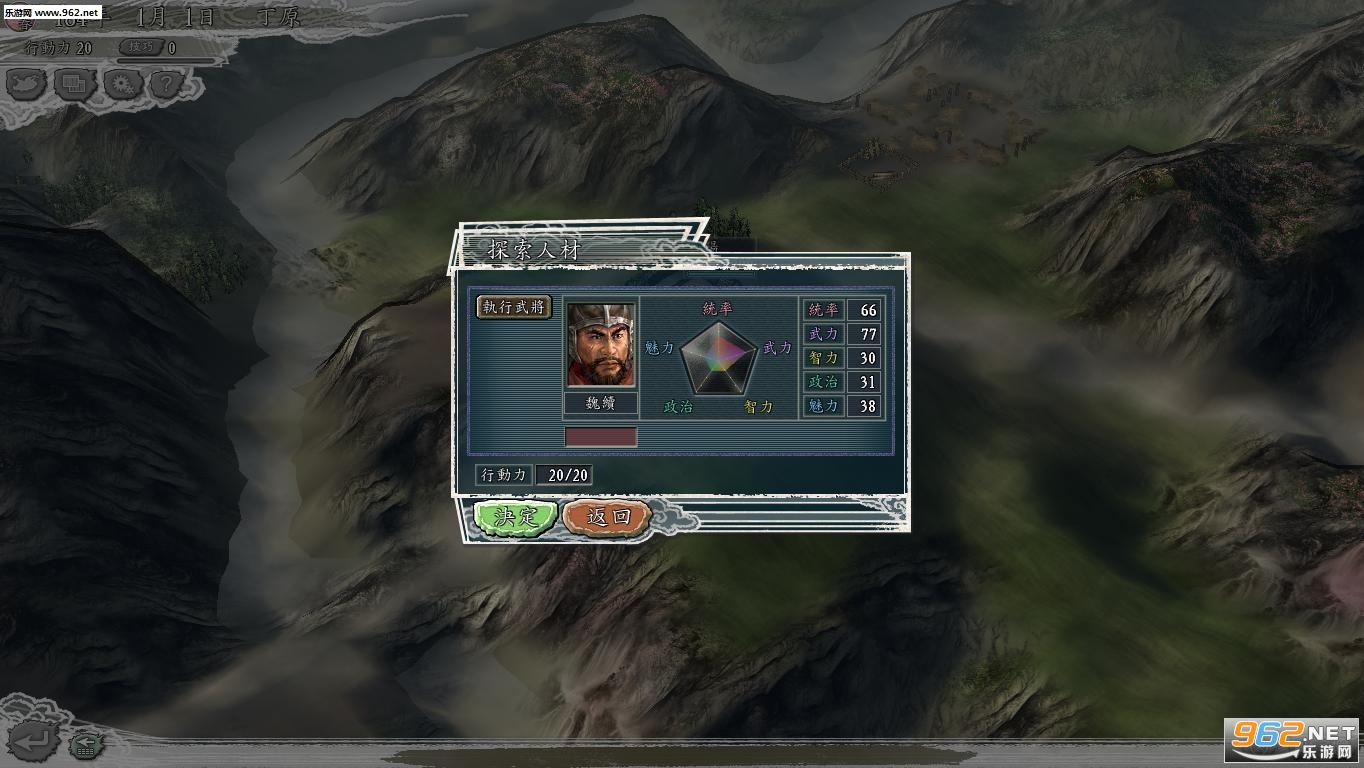This screenshot has width=1364, height=768.
Task: Open the gear settings icon
Action: coord(122,85)
